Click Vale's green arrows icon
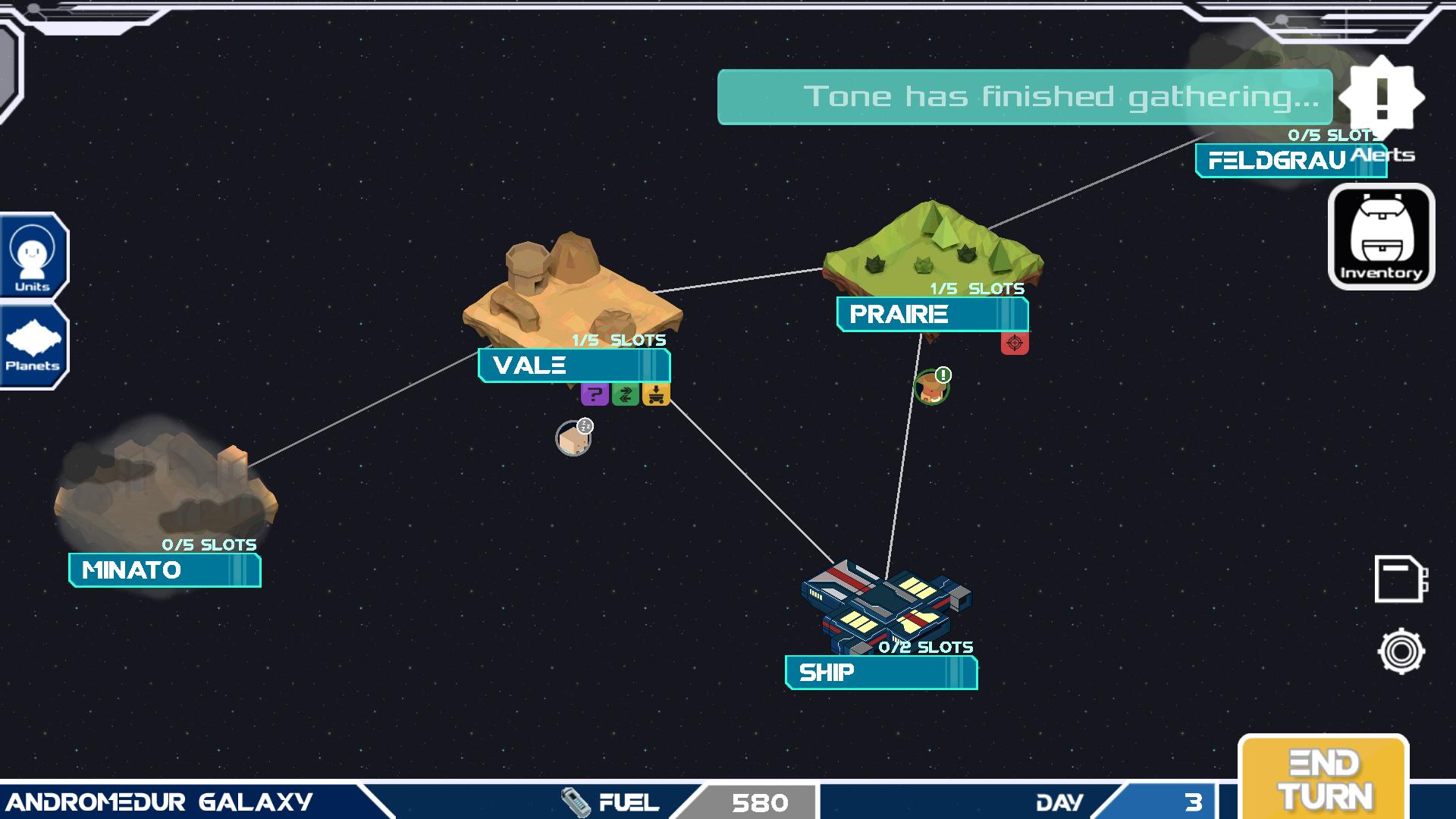The height and width of the screenshot is (819, 1456). click(x=626, y=394)
